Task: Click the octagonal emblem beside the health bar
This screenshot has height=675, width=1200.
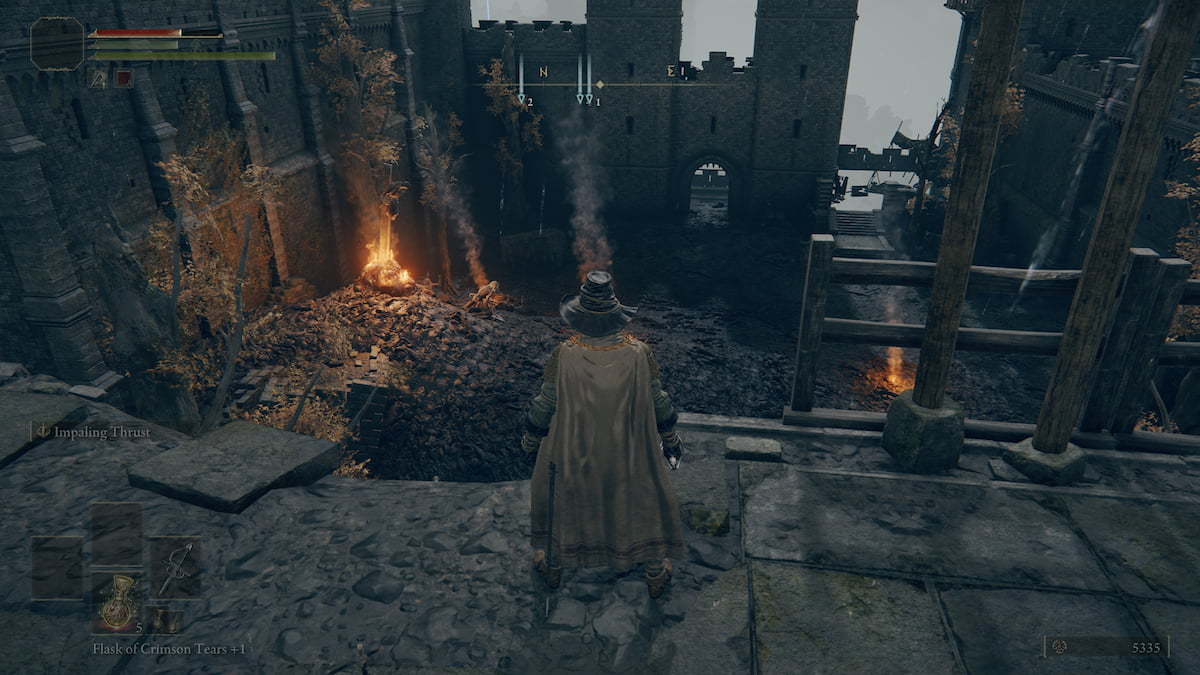Action: (57, 43)
